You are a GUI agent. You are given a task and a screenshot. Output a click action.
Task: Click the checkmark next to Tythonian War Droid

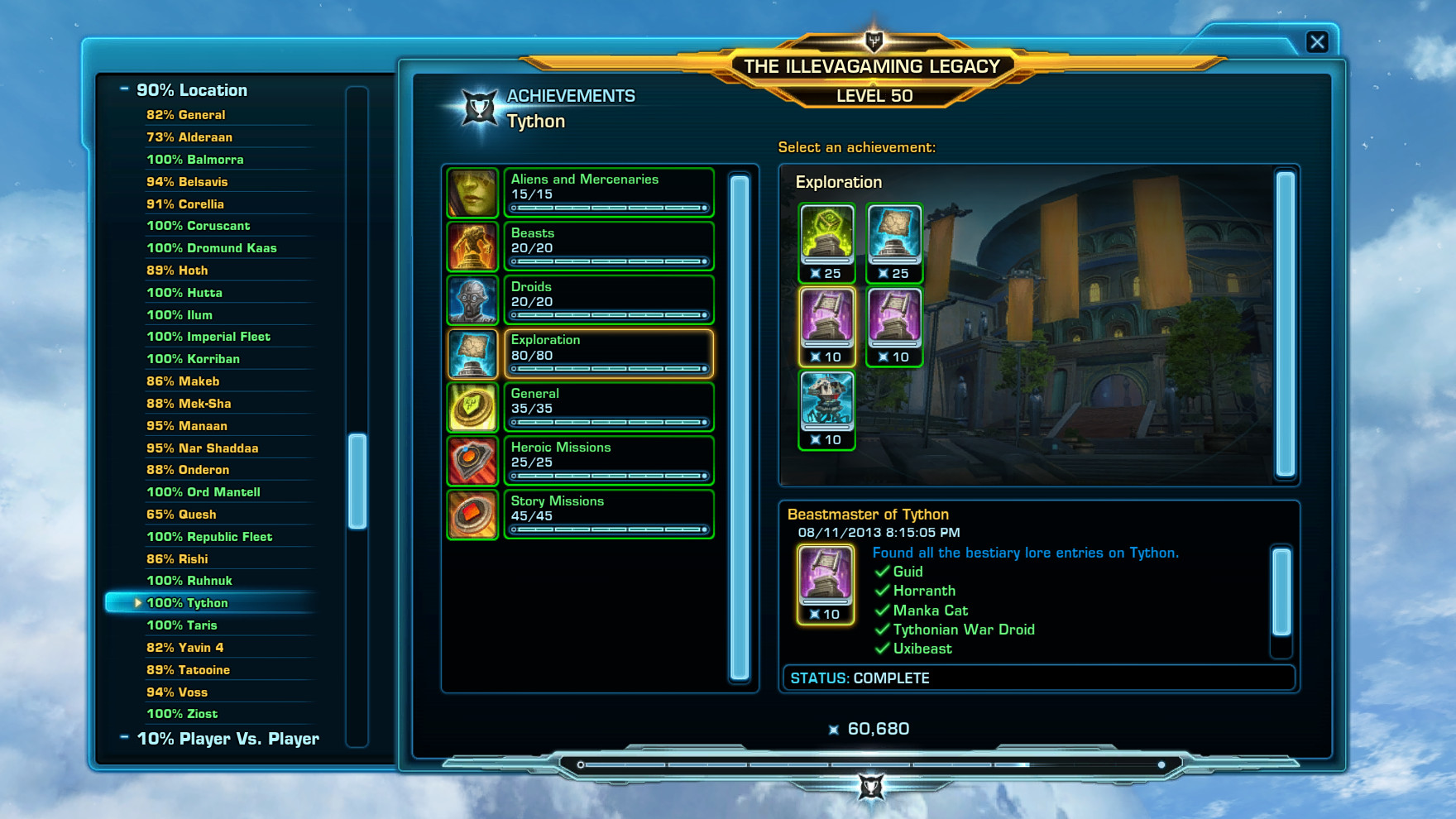(882, 630)
